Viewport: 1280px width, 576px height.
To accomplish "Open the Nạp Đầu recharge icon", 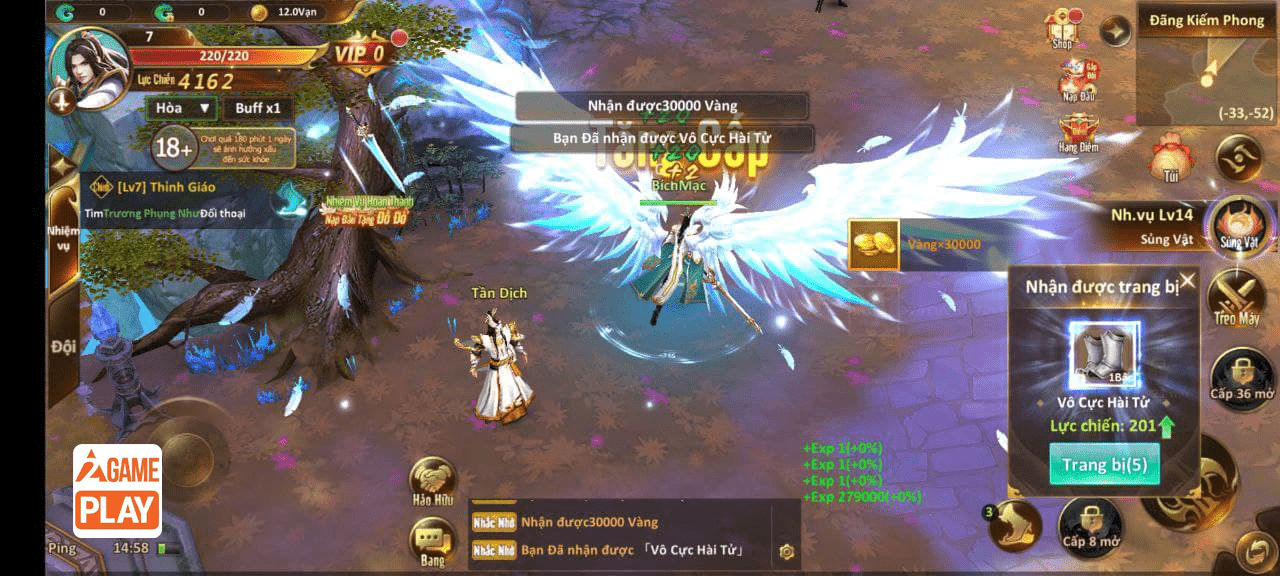I will (1077, 78).
